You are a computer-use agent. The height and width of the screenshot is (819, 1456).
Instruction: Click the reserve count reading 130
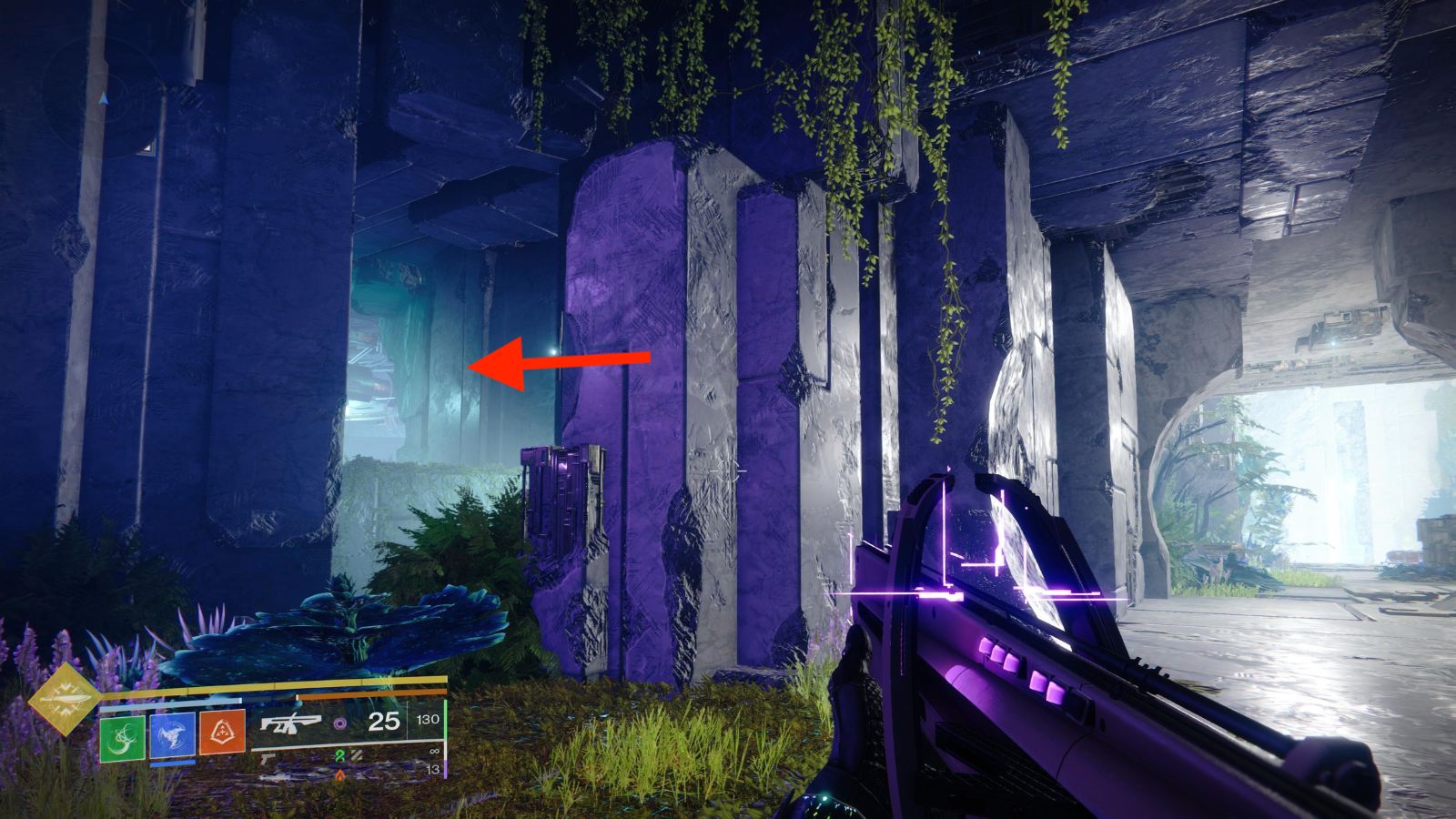428,721
